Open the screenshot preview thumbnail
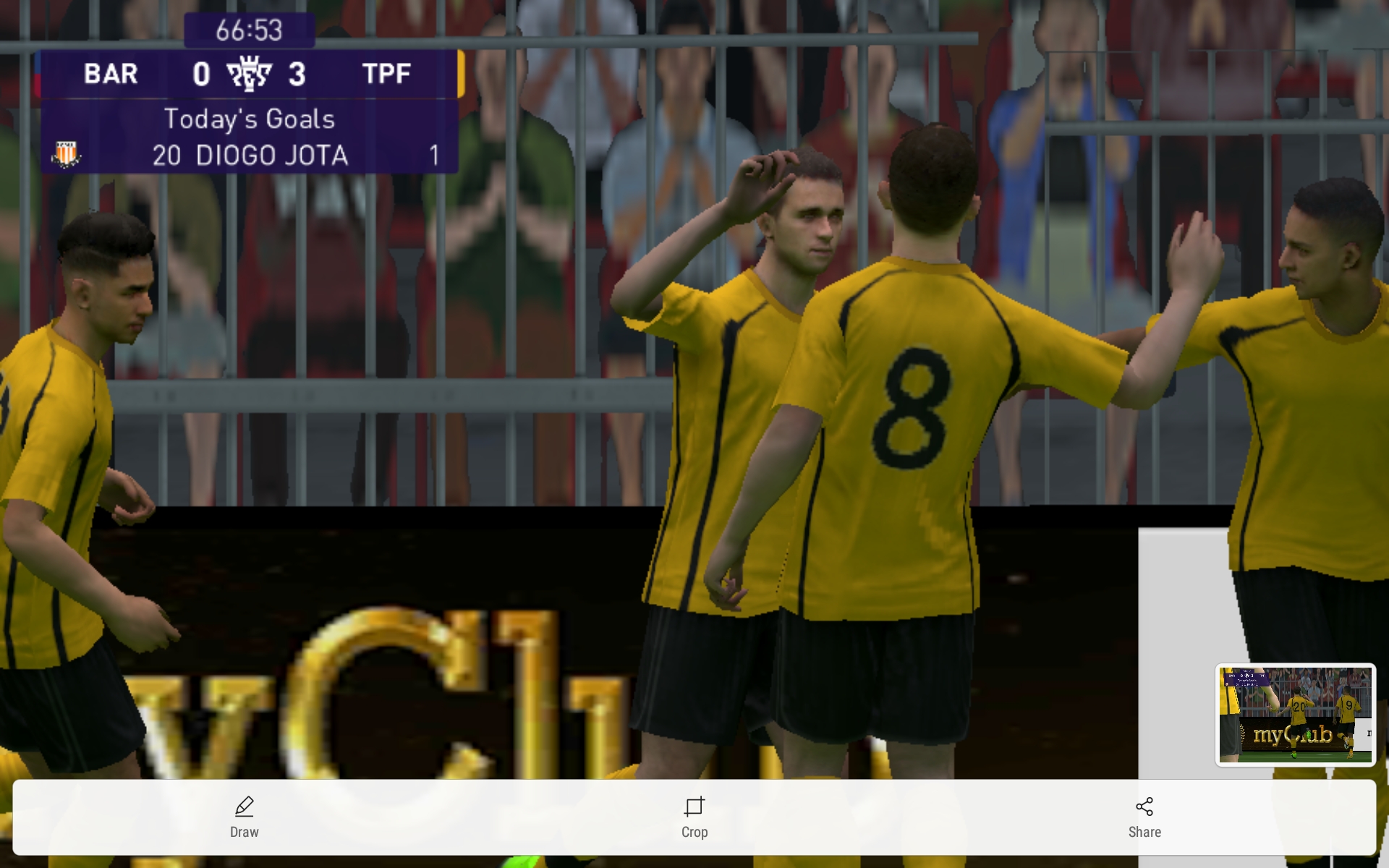The width and height of the screenshot is (1389, 868). click(x=1295, y=714)
